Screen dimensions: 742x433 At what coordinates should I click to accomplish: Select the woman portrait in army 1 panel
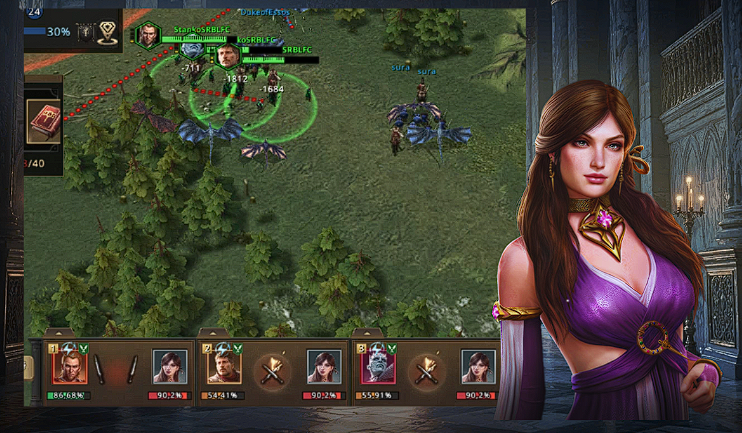tap(169, 368)
